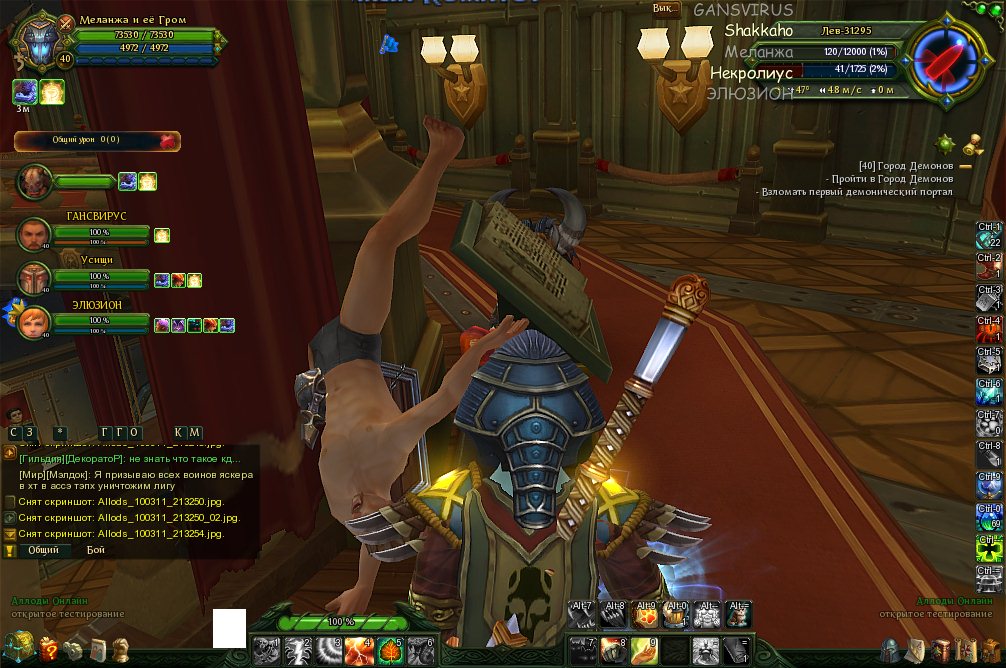Use the red fist ability in slot 8

point(614,651)
